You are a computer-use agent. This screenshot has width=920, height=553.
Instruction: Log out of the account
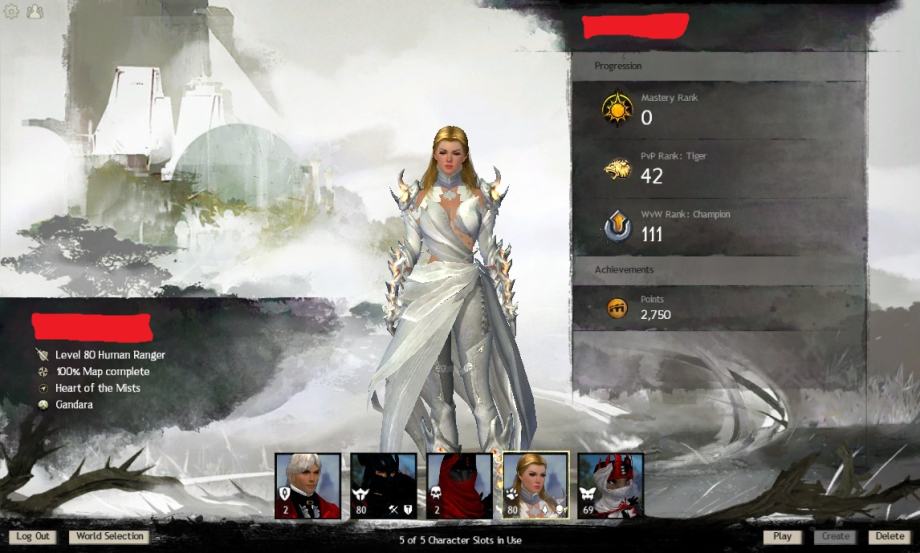tap(33, 537)
